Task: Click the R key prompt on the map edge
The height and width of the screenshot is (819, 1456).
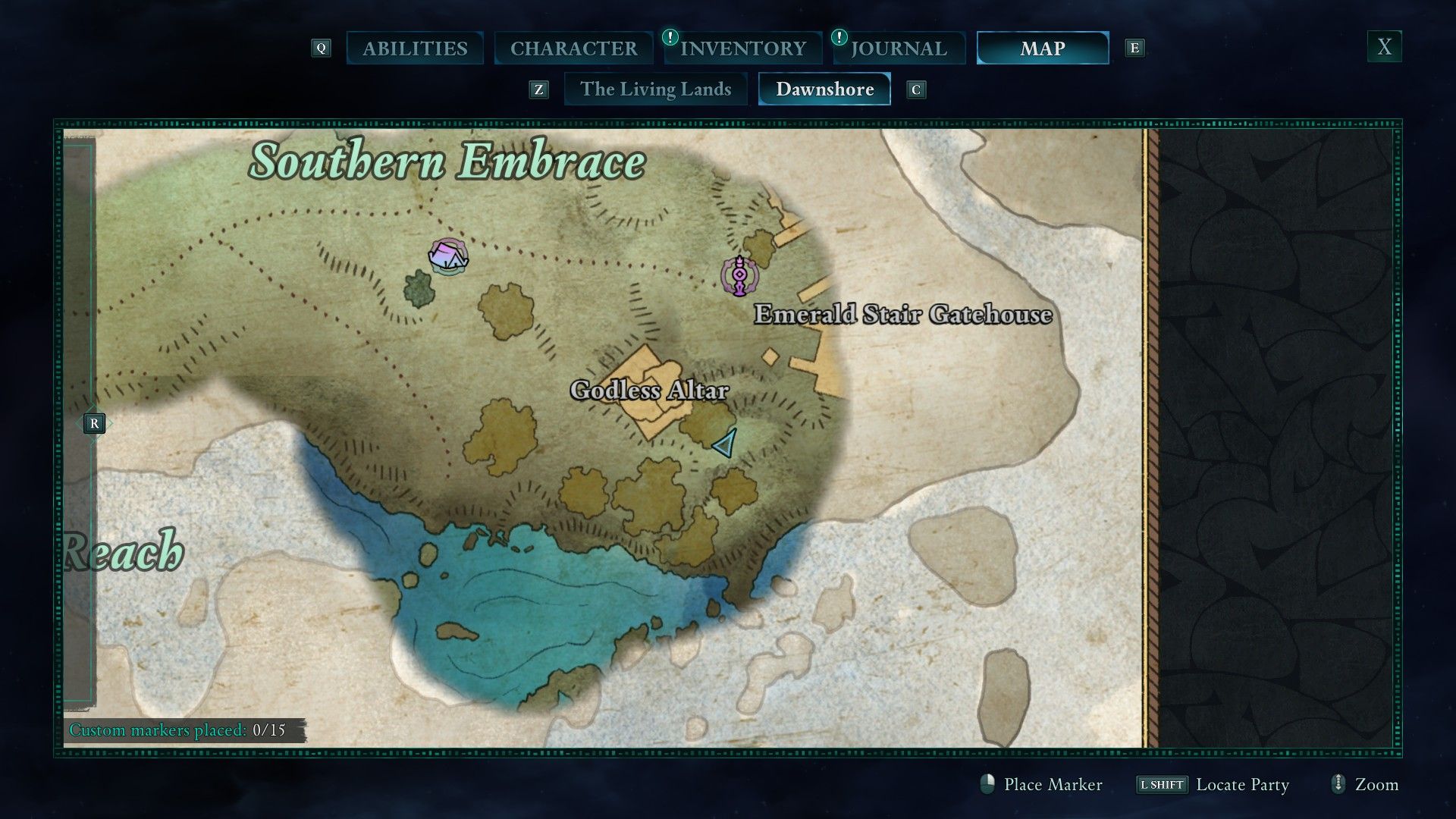Action: (x=93, y=425)
